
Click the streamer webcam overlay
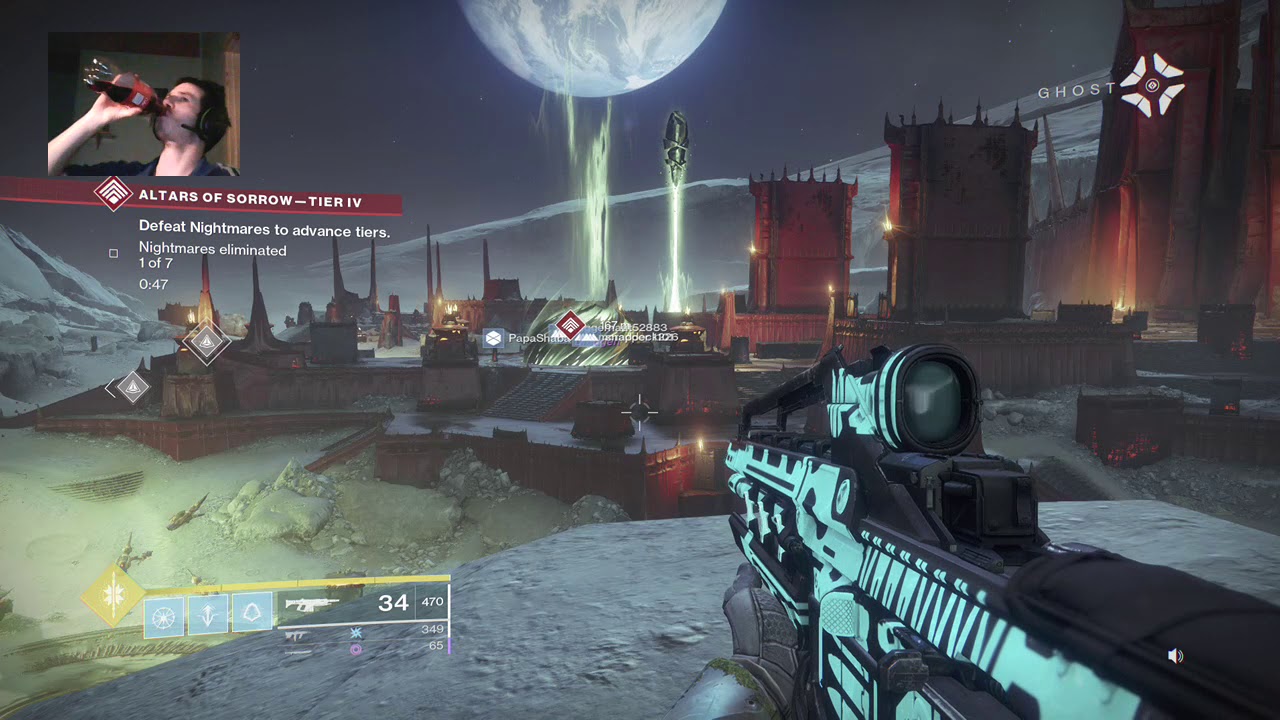click(143, 104)
